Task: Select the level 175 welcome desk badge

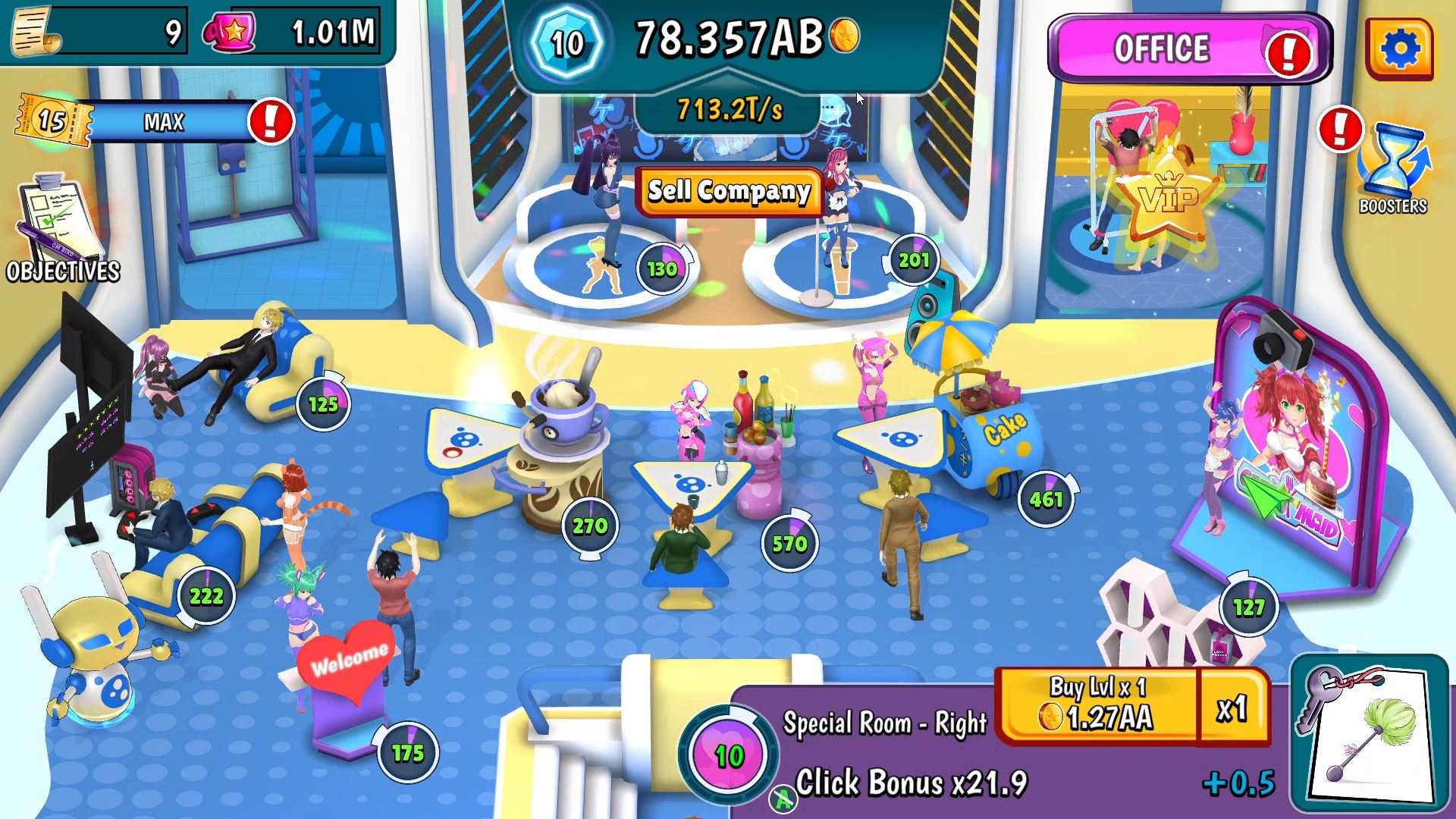Action: (407, 752)
